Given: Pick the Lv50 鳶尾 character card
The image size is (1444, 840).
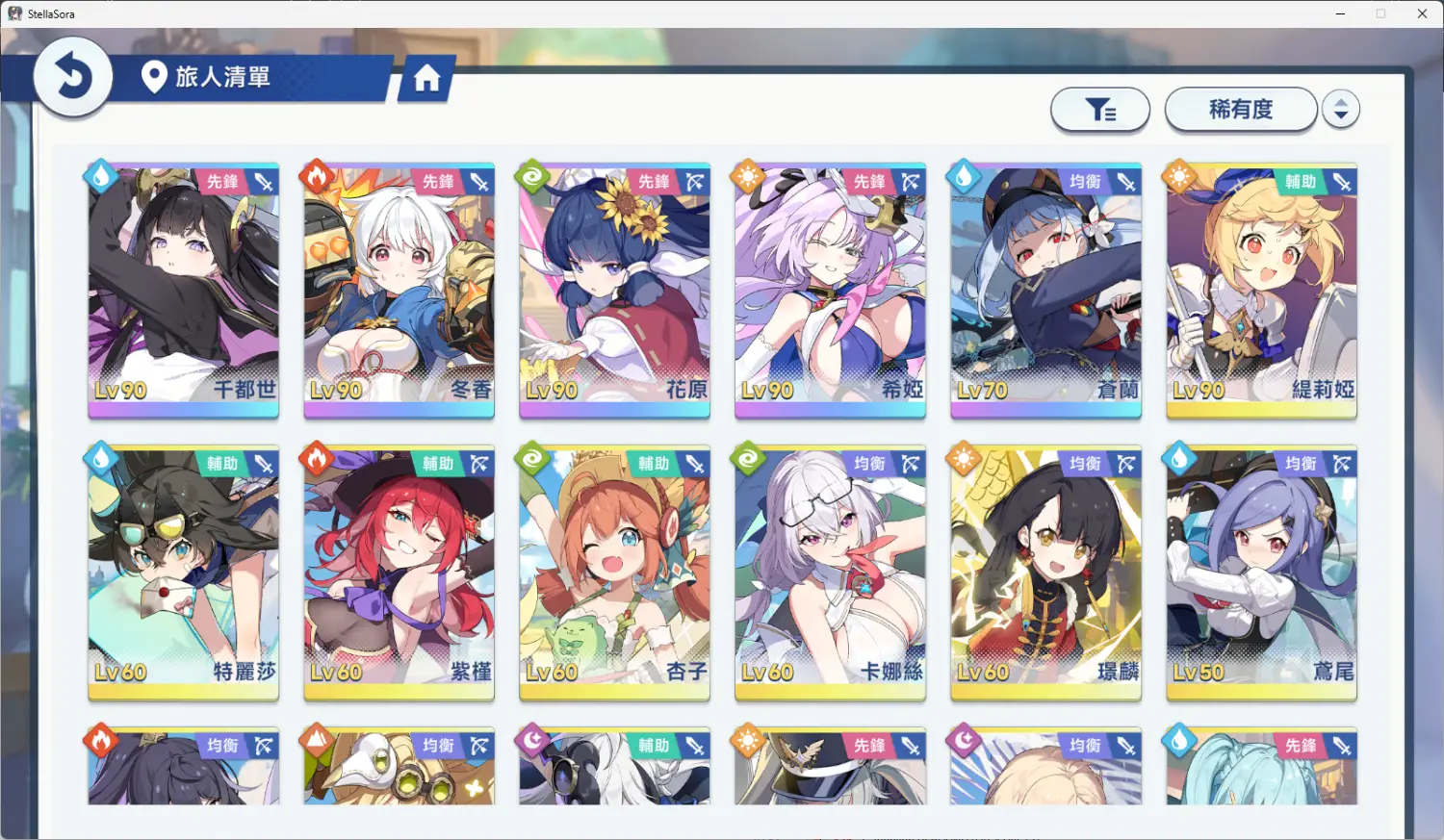Looking at the screenshot, I should pyautogui.click(x=1261, y=571).
